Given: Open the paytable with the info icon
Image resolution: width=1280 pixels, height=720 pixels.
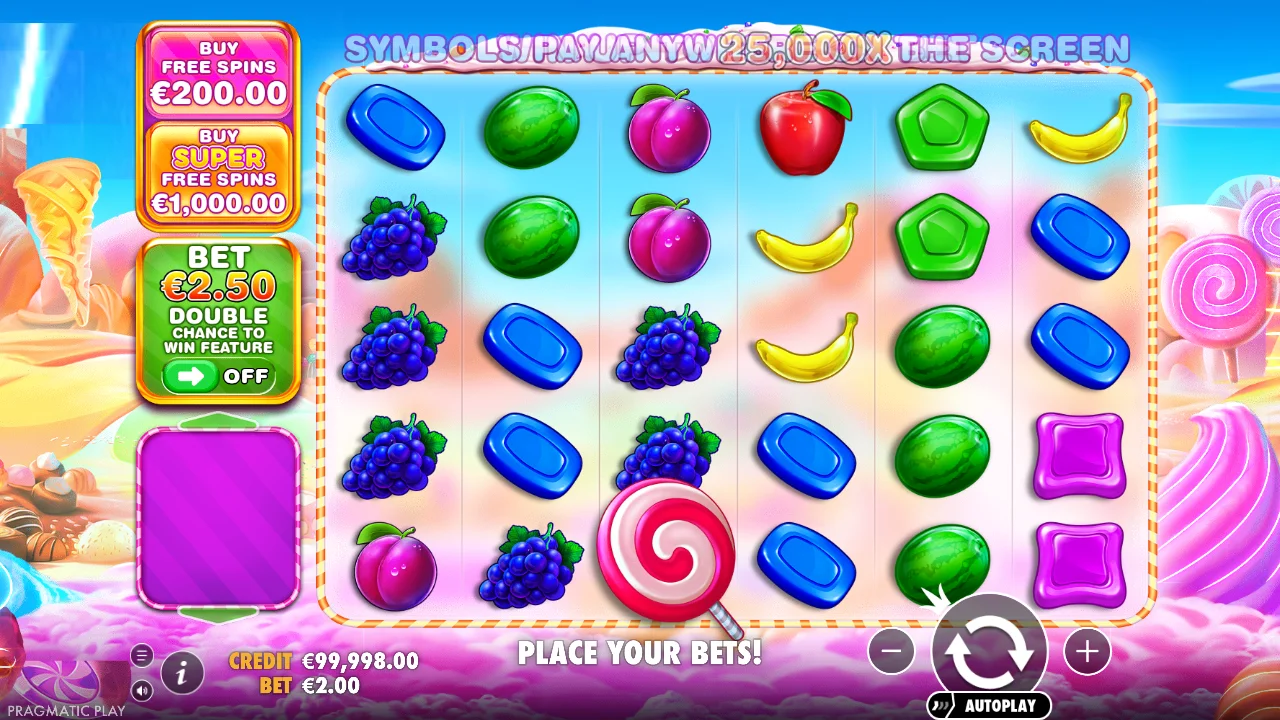Looking at the screenshot, I should [181, 673].
